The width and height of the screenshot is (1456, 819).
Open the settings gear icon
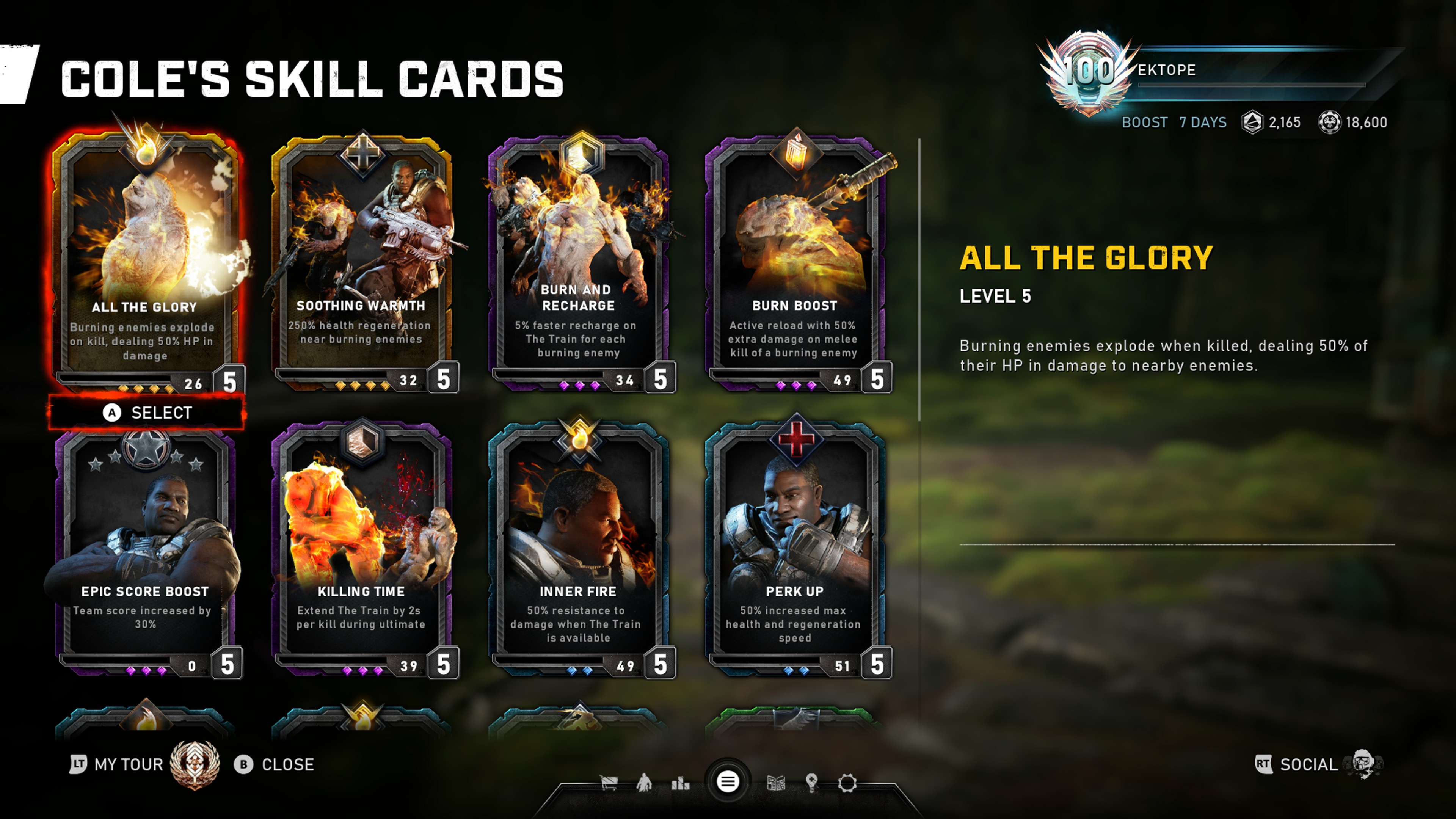click(847, 783)
